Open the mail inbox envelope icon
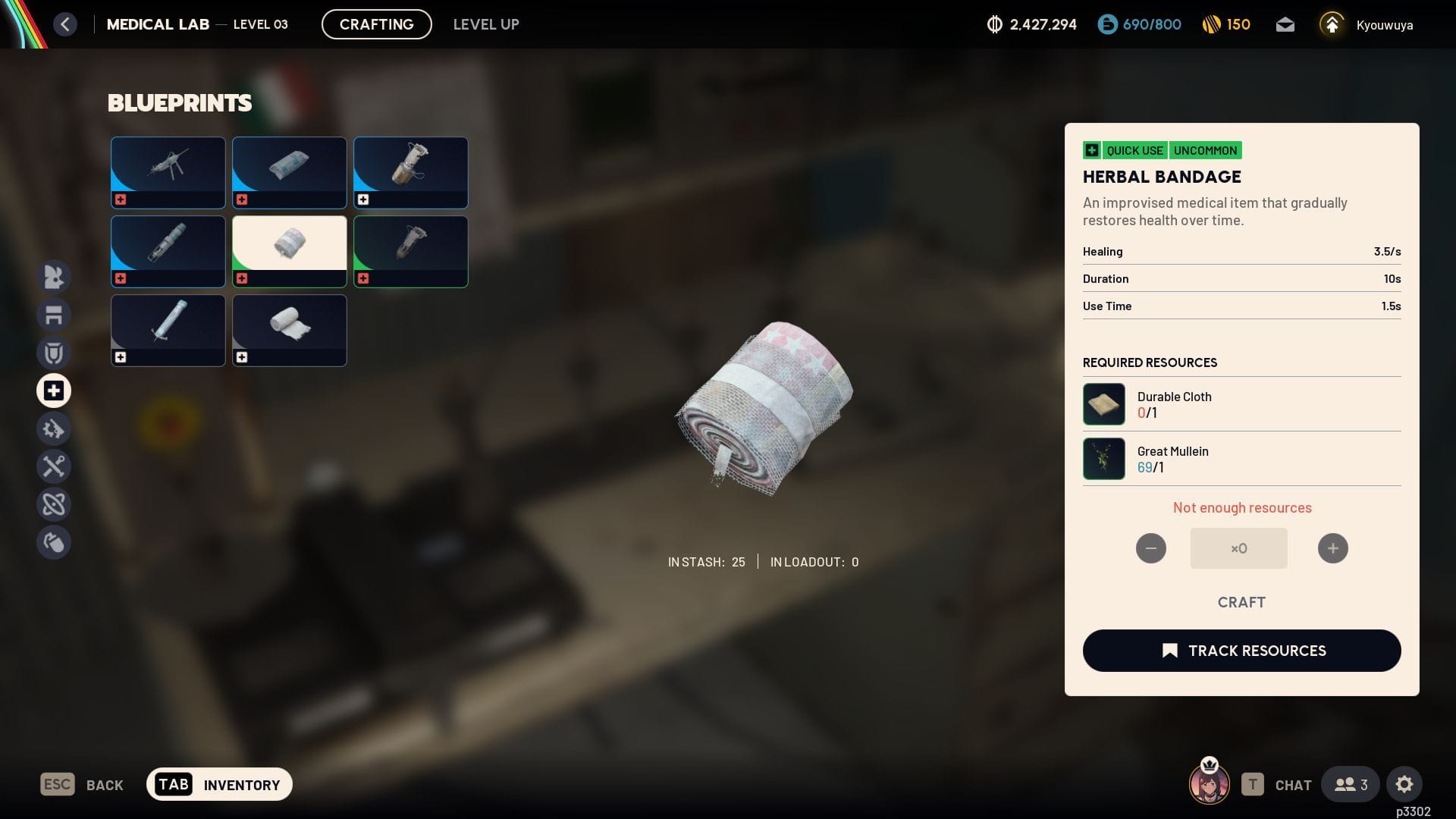1456x819 pixels. [x=1285, y=25]
